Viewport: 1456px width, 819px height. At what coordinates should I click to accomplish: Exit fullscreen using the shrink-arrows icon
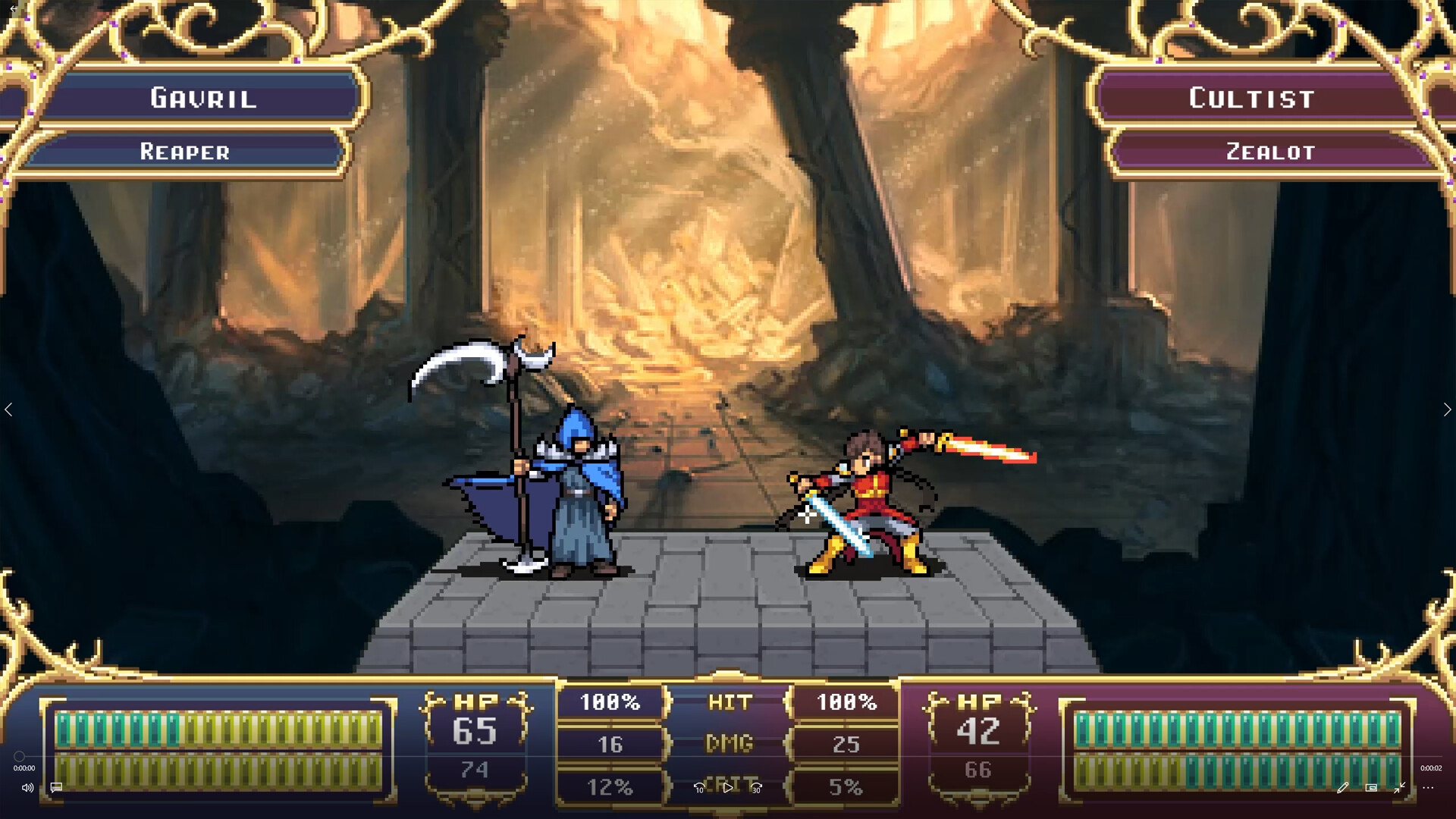pyautogui.click(x=1399, y=788)
